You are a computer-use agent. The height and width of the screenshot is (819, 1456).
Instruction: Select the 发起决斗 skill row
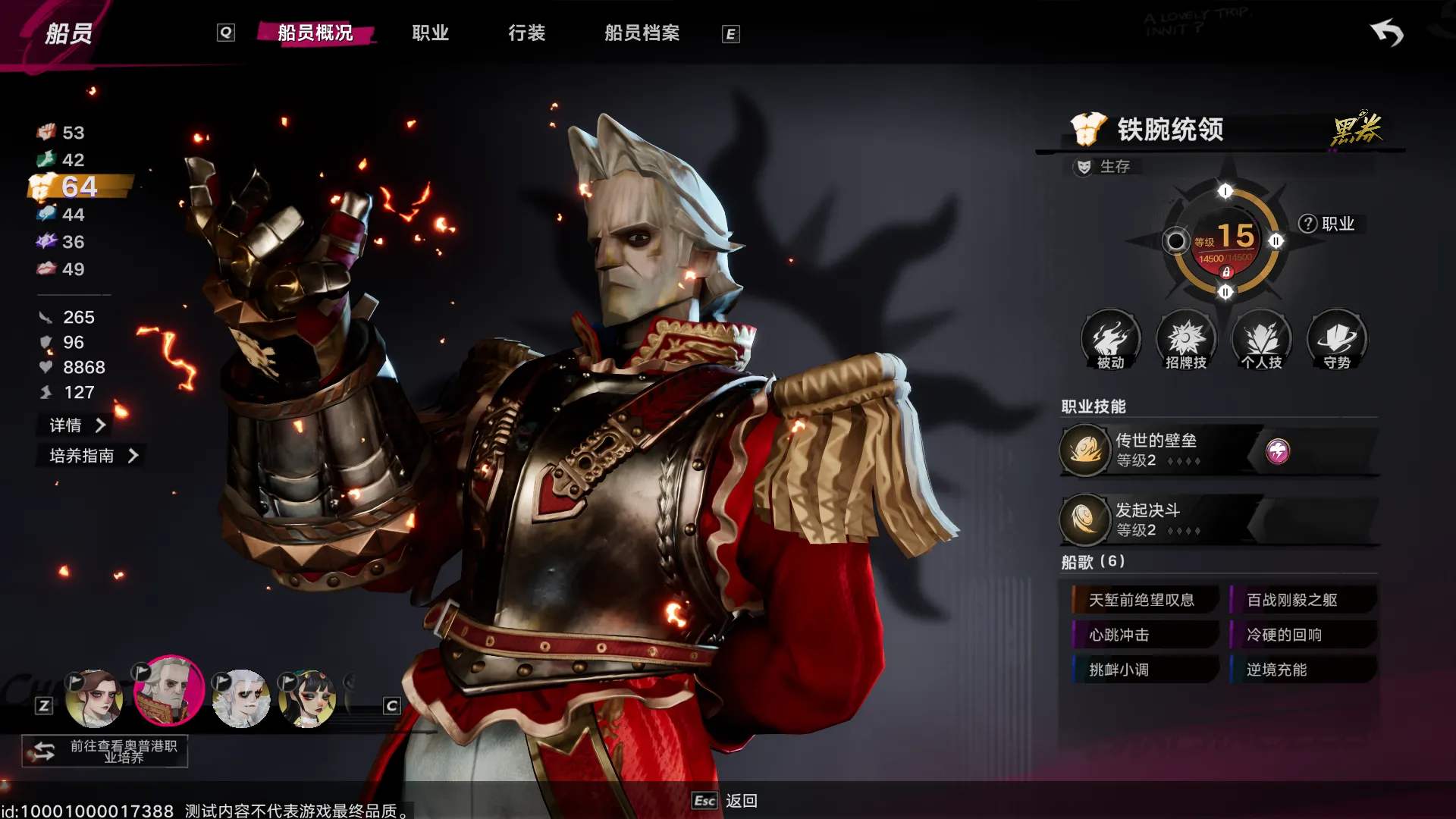click(x=1160, y=519)
